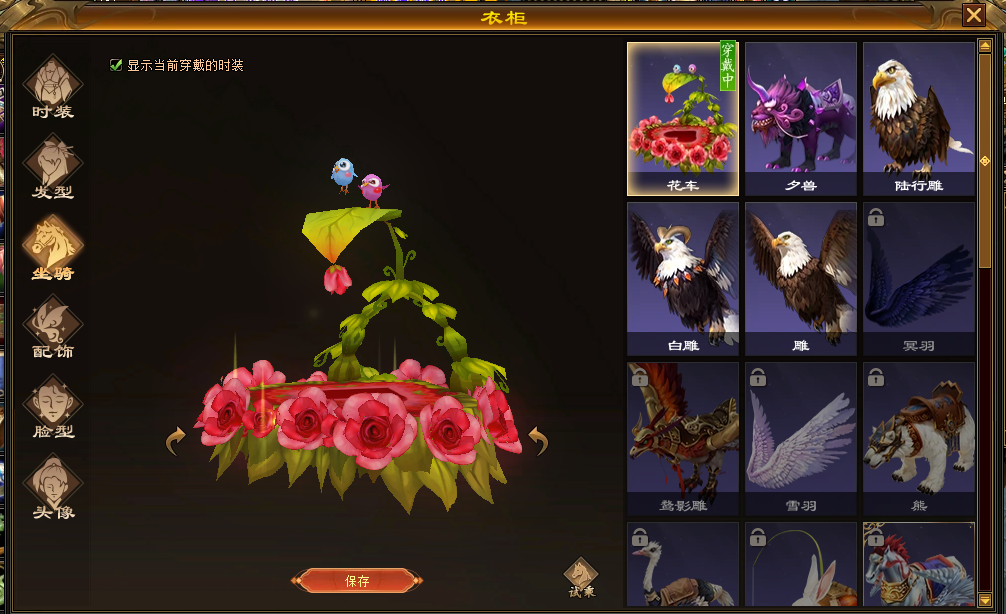Screen dimensions: 1006x614
Task: Choose the 头像 avatar tab
Action: point(53,487)
